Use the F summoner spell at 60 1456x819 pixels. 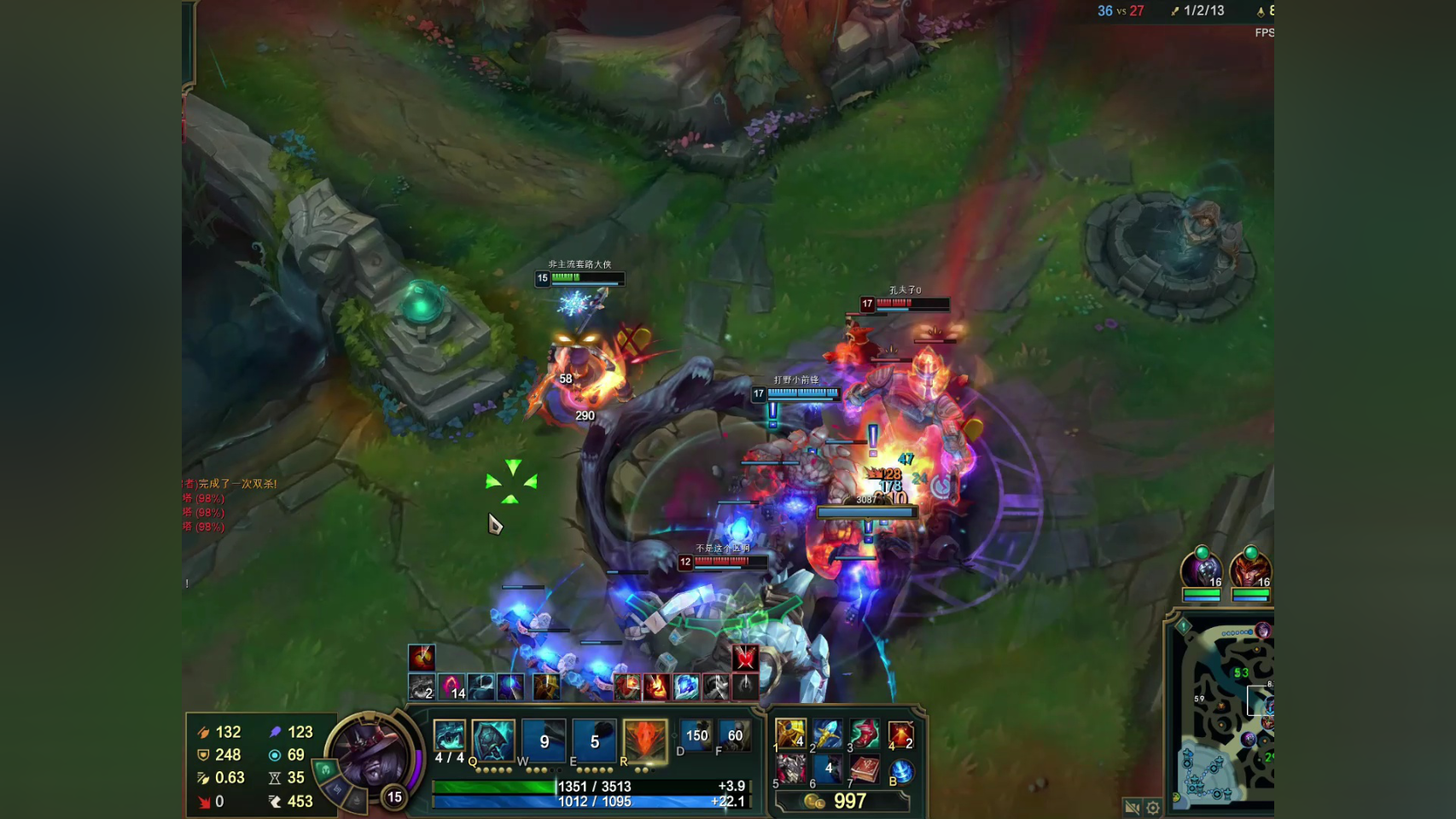click(734, 735)
